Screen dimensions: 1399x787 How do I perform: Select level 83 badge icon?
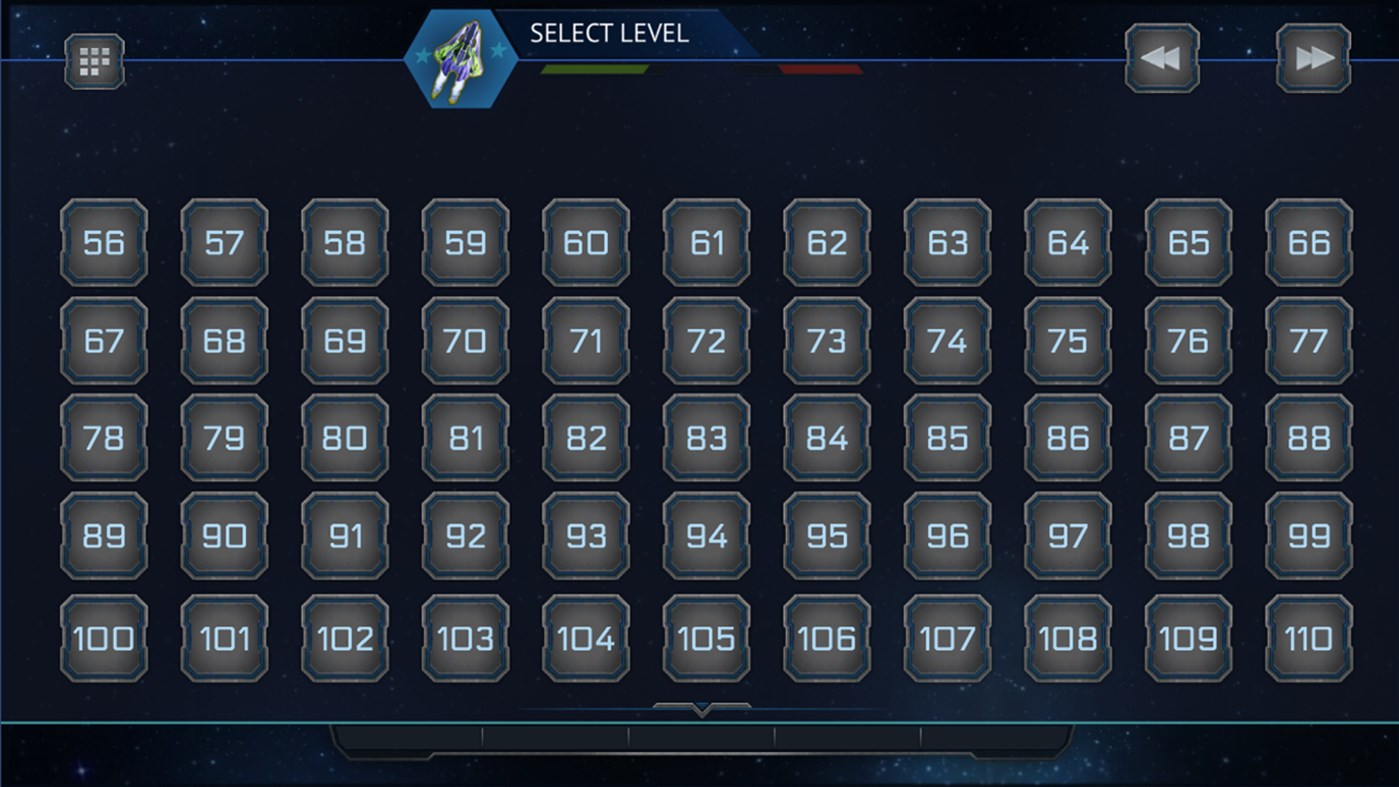click(706, 438)
